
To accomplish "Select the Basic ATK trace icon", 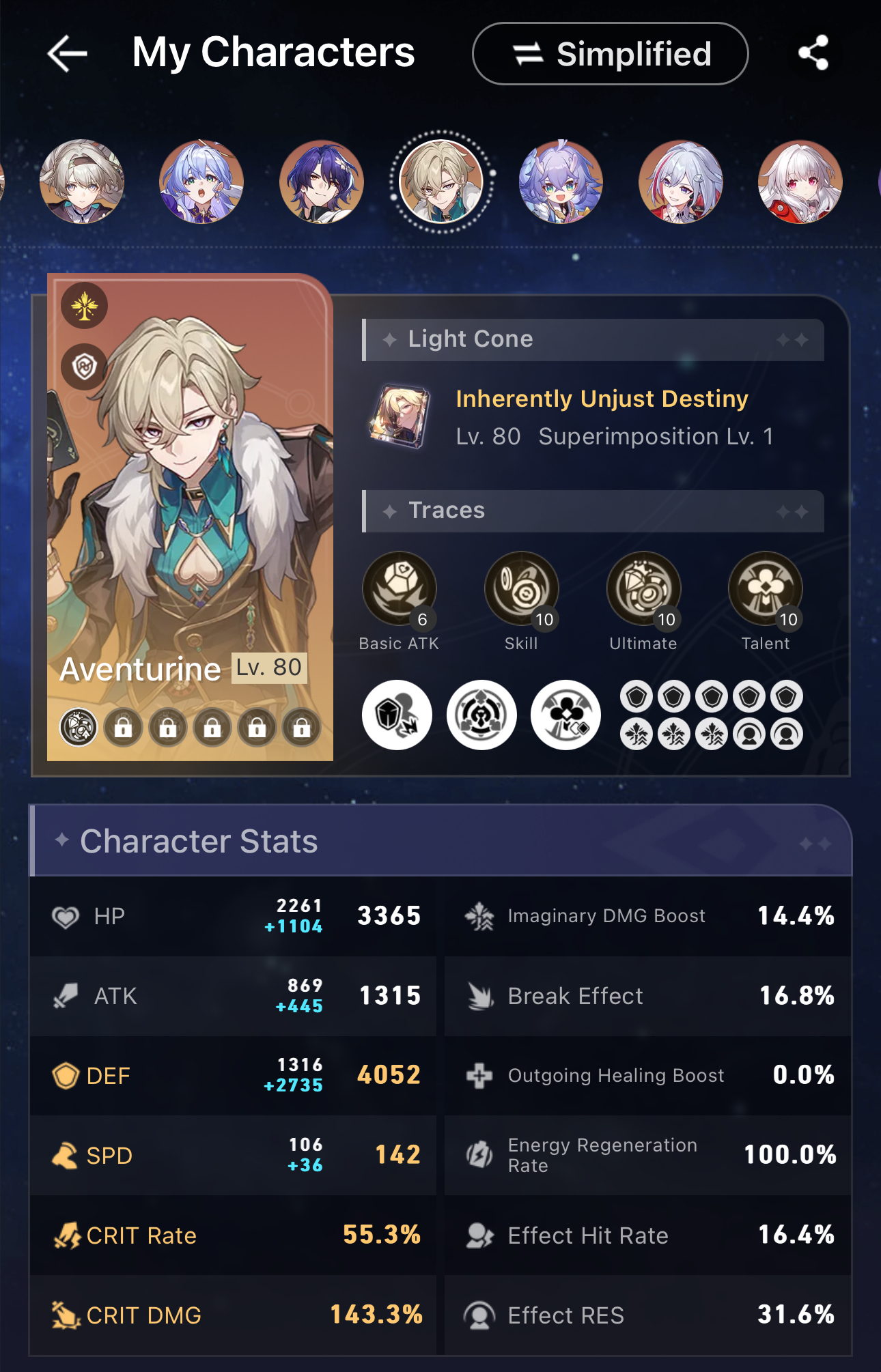I will [x=400, y=587].
